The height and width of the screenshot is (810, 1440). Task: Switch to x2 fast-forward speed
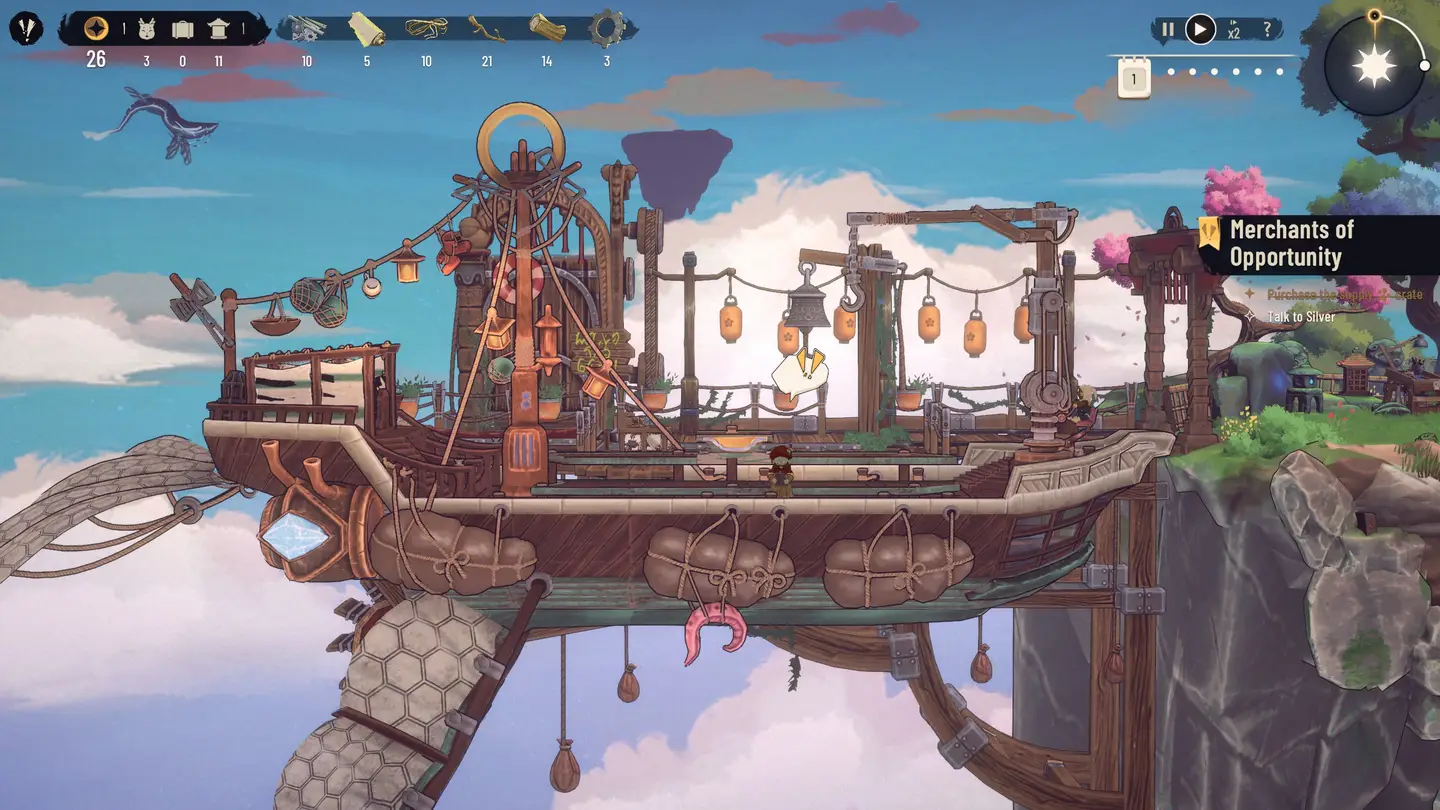pos(1234,30)
